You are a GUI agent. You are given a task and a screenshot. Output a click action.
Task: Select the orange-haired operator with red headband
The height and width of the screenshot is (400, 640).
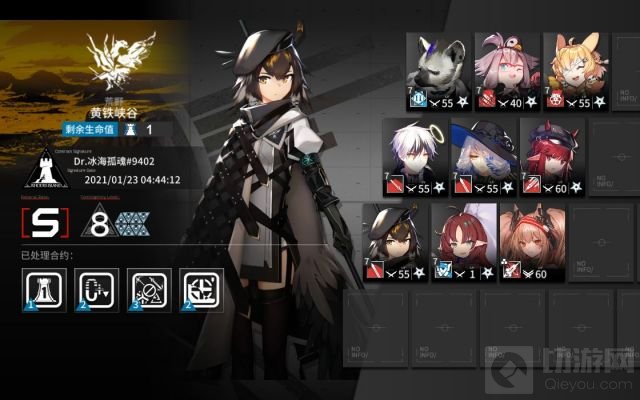pyautogui.click(x=532, y=243)
